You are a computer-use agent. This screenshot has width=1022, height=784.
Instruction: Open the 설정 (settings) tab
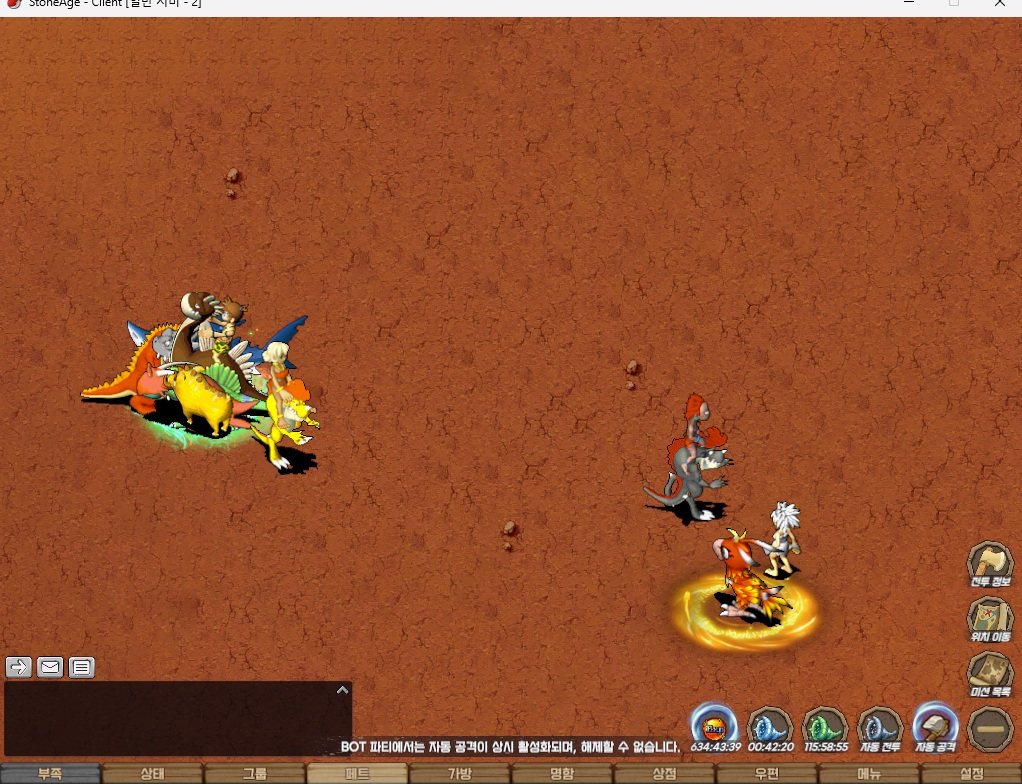pos(971,774)
